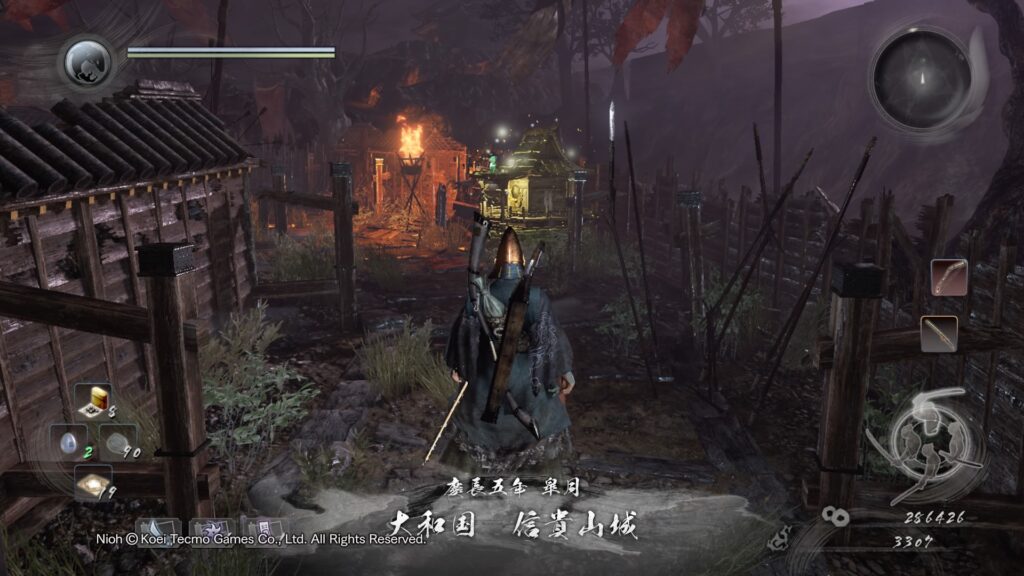The width and height of the screenshot is (1024, 576).
Task: Use the pale egg-shaped stone item
Action: [x=67, y=440]
